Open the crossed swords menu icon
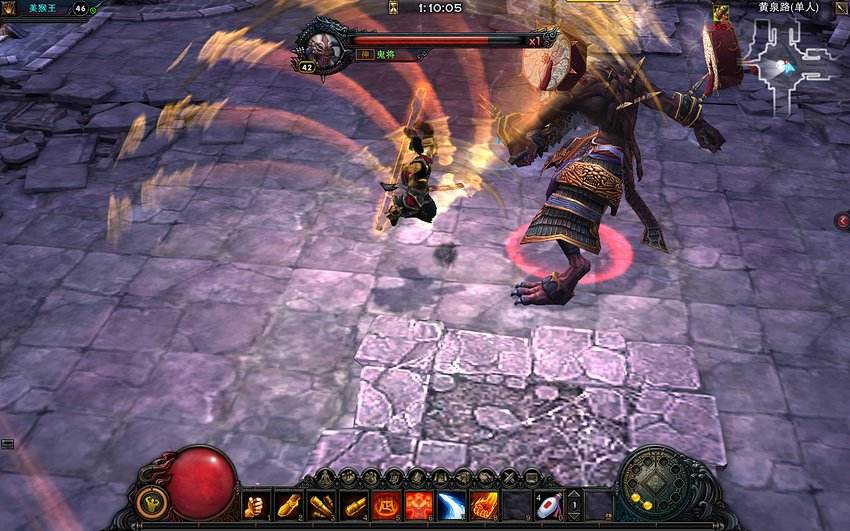 pos(510,478)
